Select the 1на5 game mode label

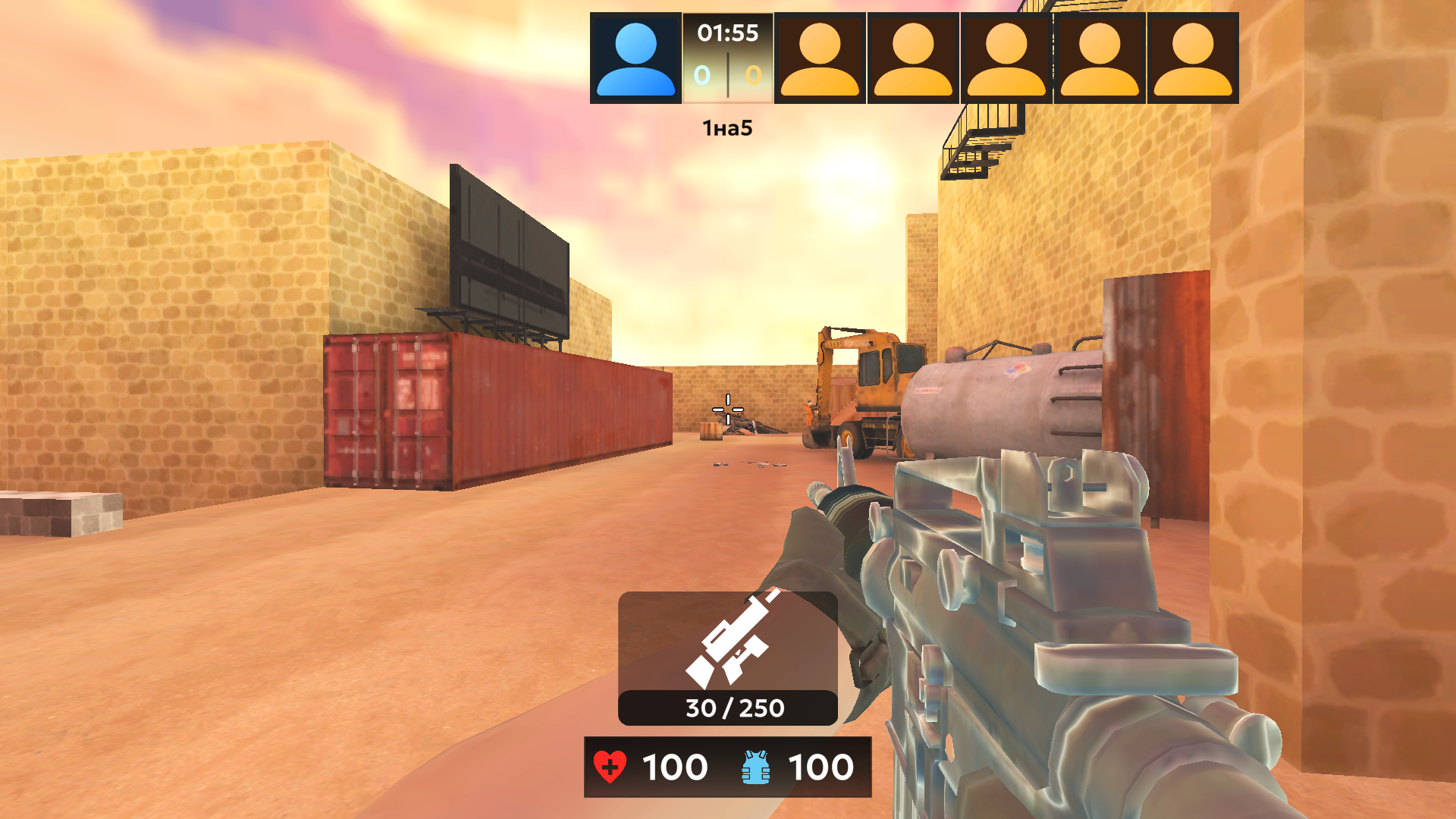(726, 127)
